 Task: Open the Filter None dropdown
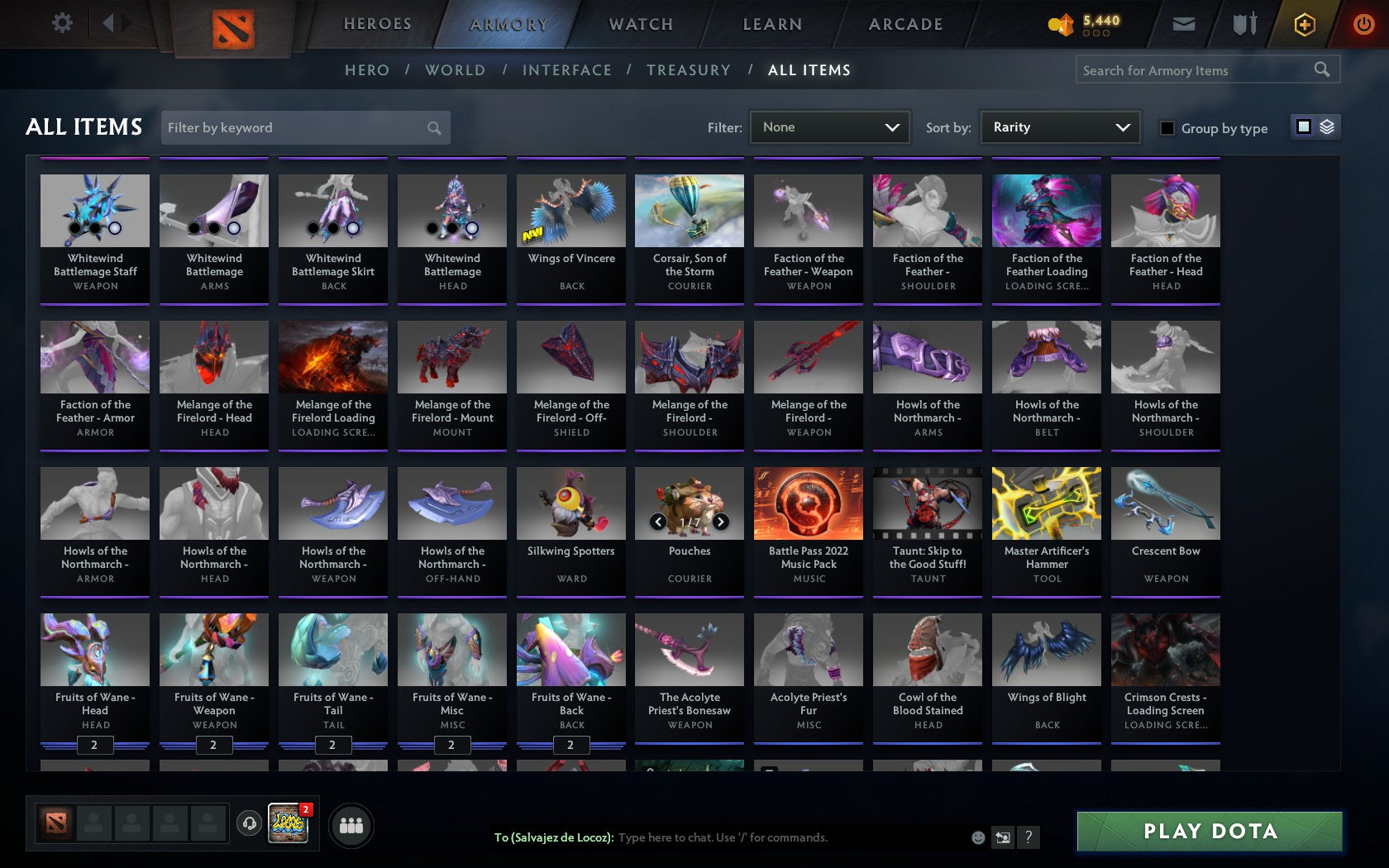[829, 127]
